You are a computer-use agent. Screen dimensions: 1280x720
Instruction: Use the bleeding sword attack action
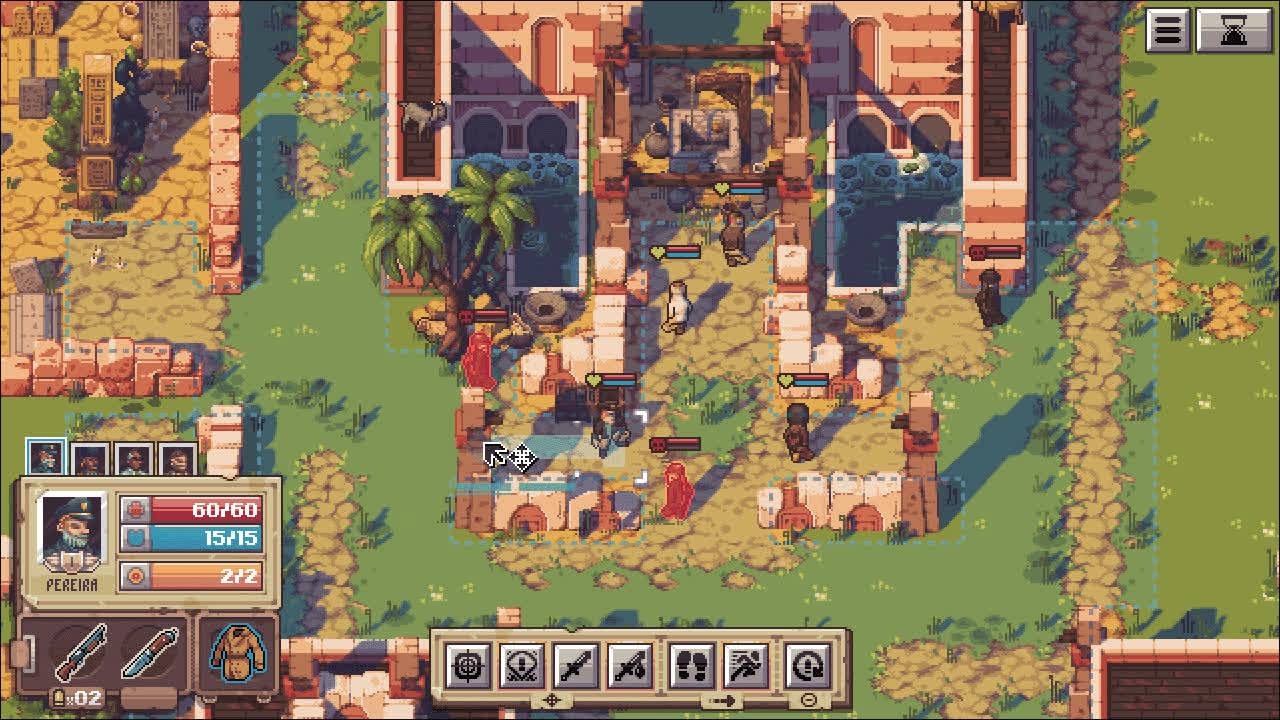(x=631, y=665)
